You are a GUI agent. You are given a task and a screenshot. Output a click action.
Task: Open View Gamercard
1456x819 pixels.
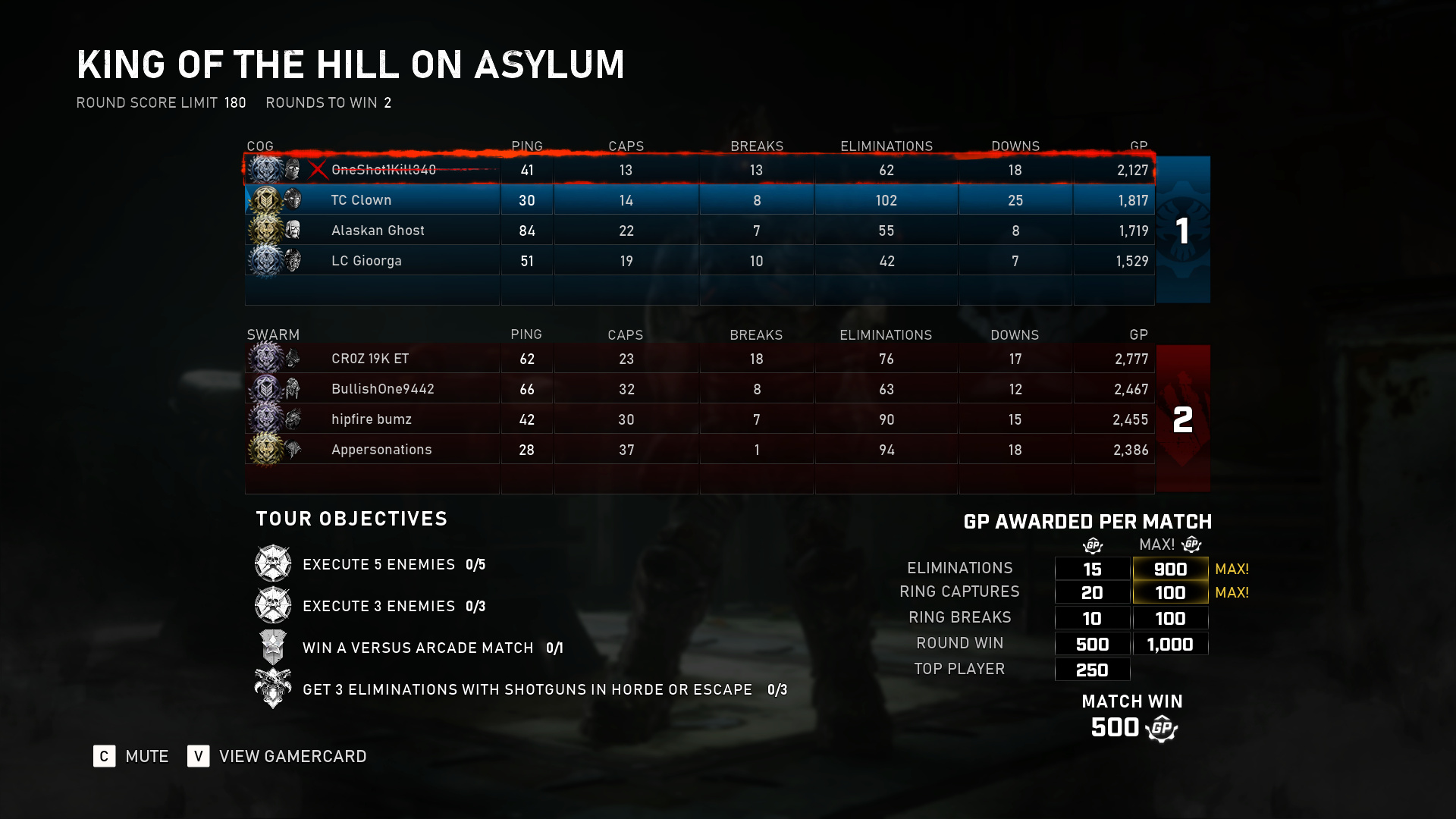pyautogui.click(x=278, y=756)
